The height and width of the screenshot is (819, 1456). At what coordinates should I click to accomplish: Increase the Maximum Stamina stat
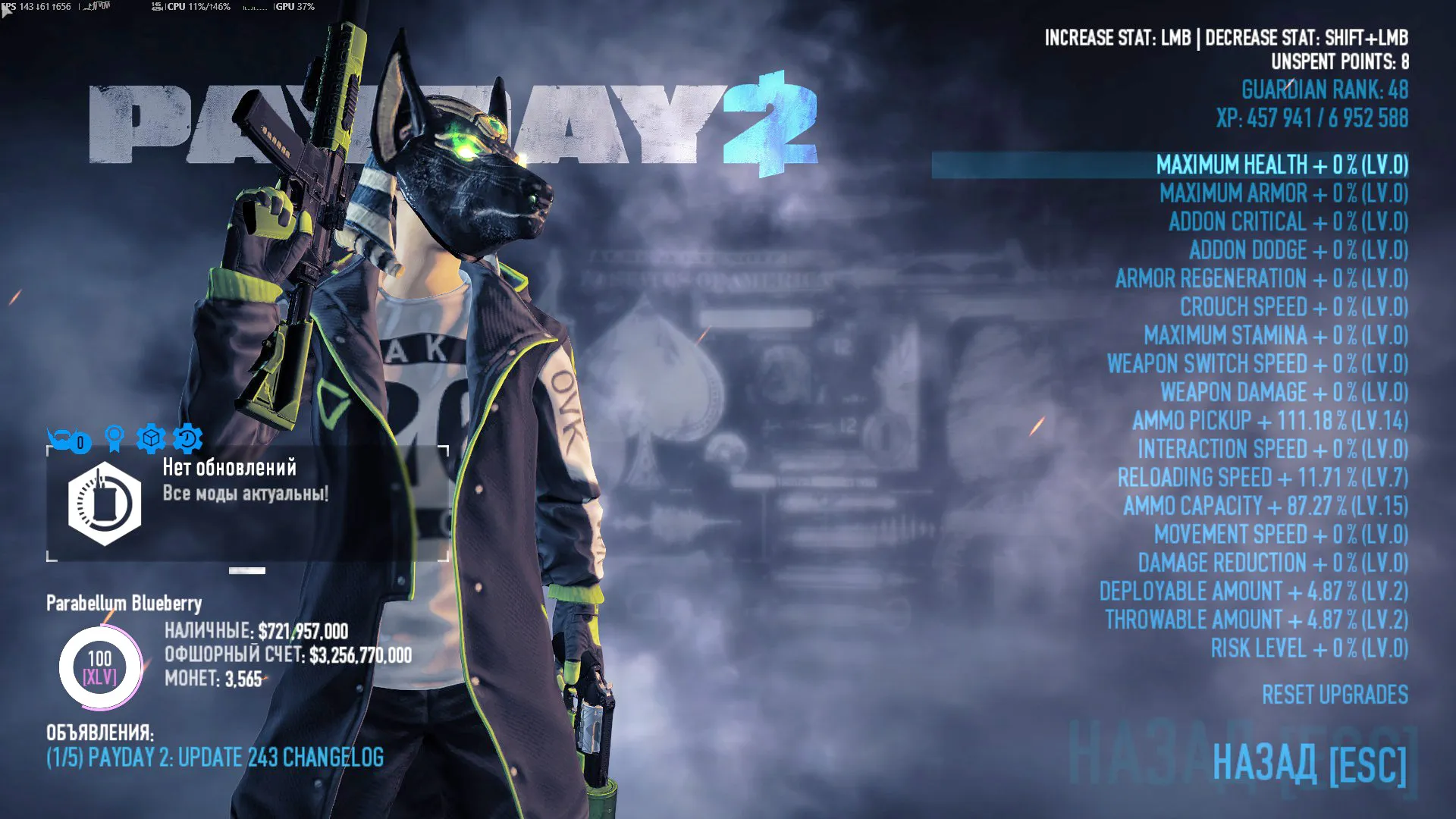point(1276,335)
